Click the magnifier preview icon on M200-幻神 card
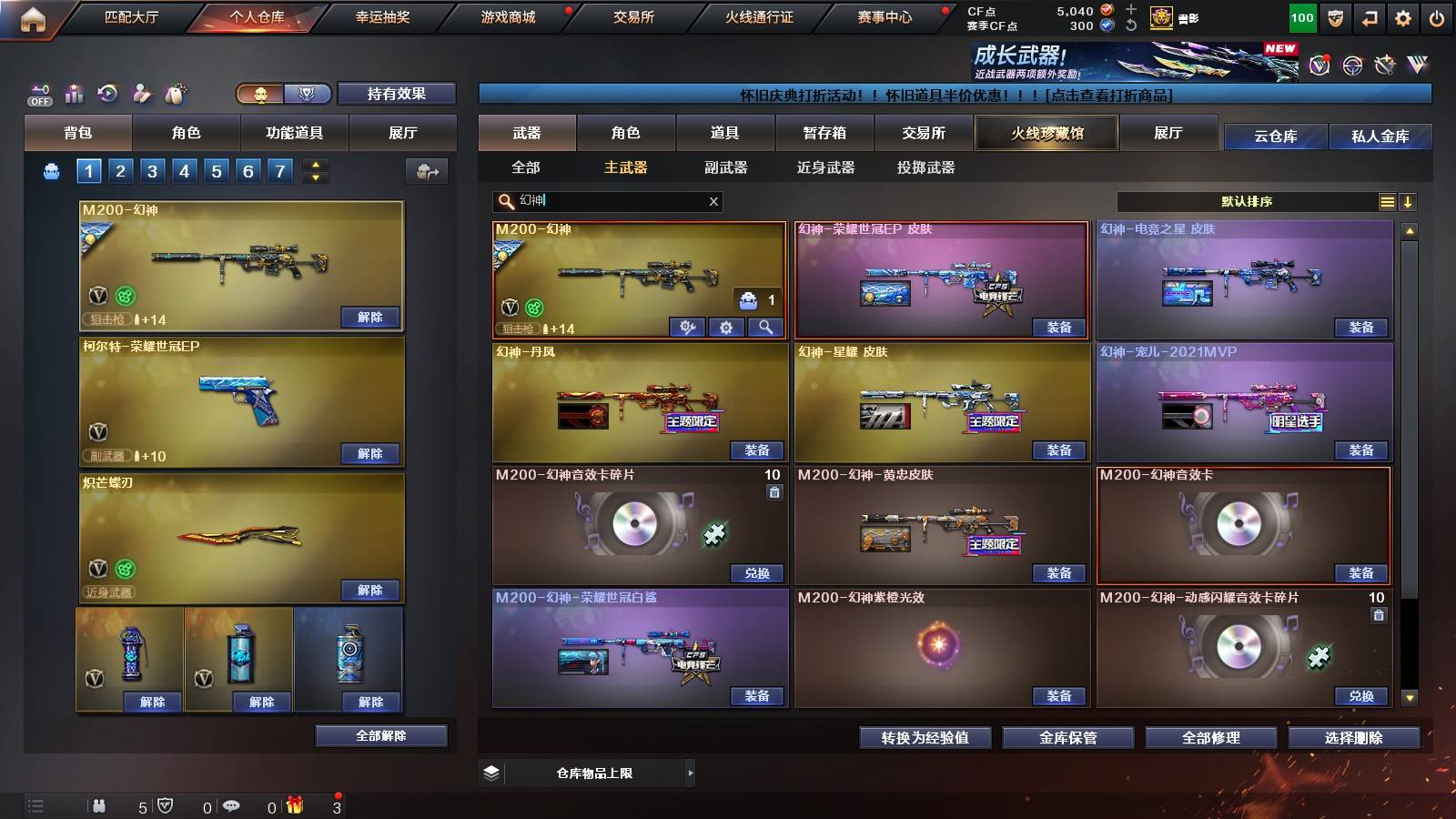Screen dimensions: 1456x819 (767, 328)
